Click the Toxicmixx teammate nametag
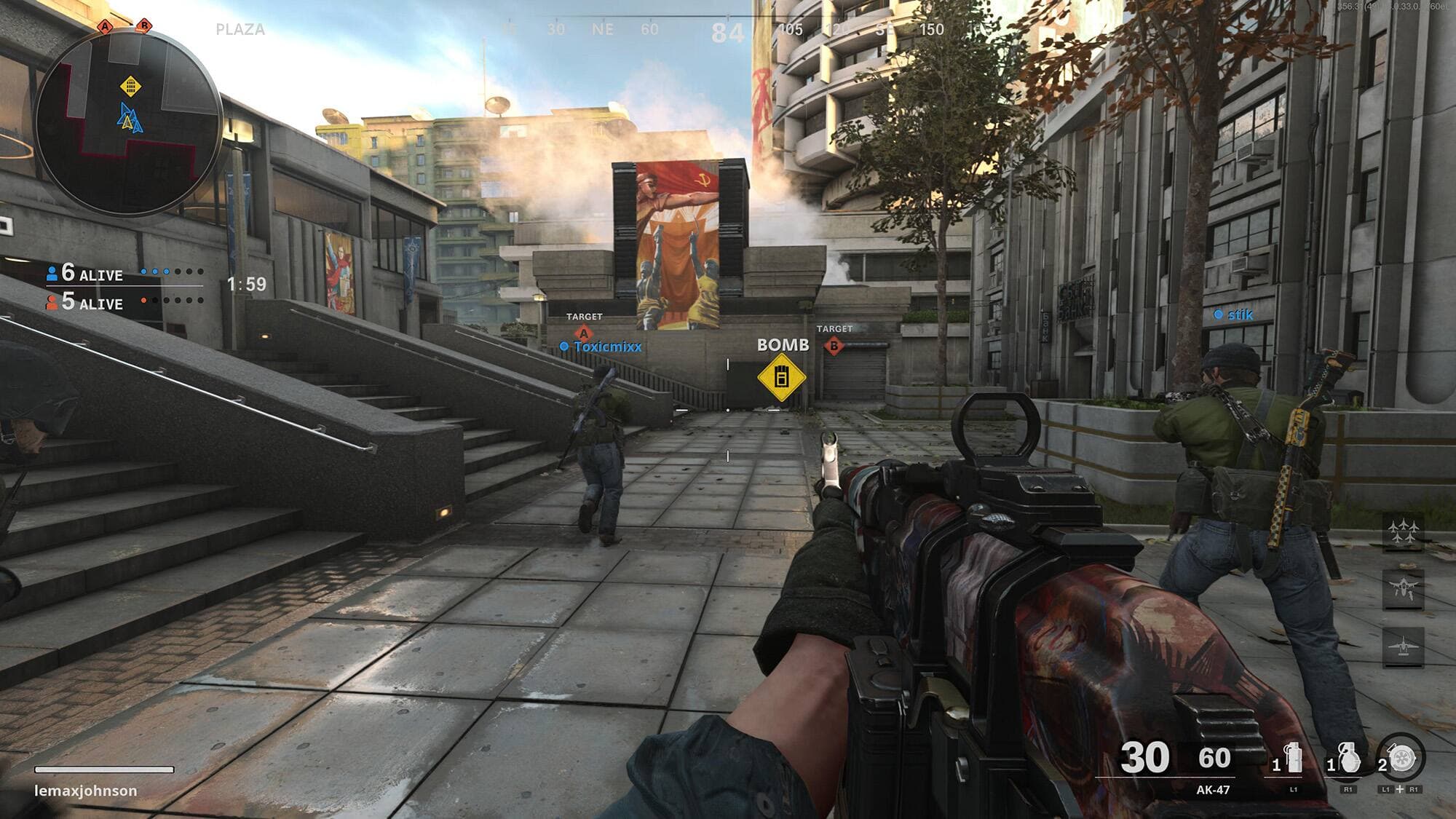 [x=607, y=347]
